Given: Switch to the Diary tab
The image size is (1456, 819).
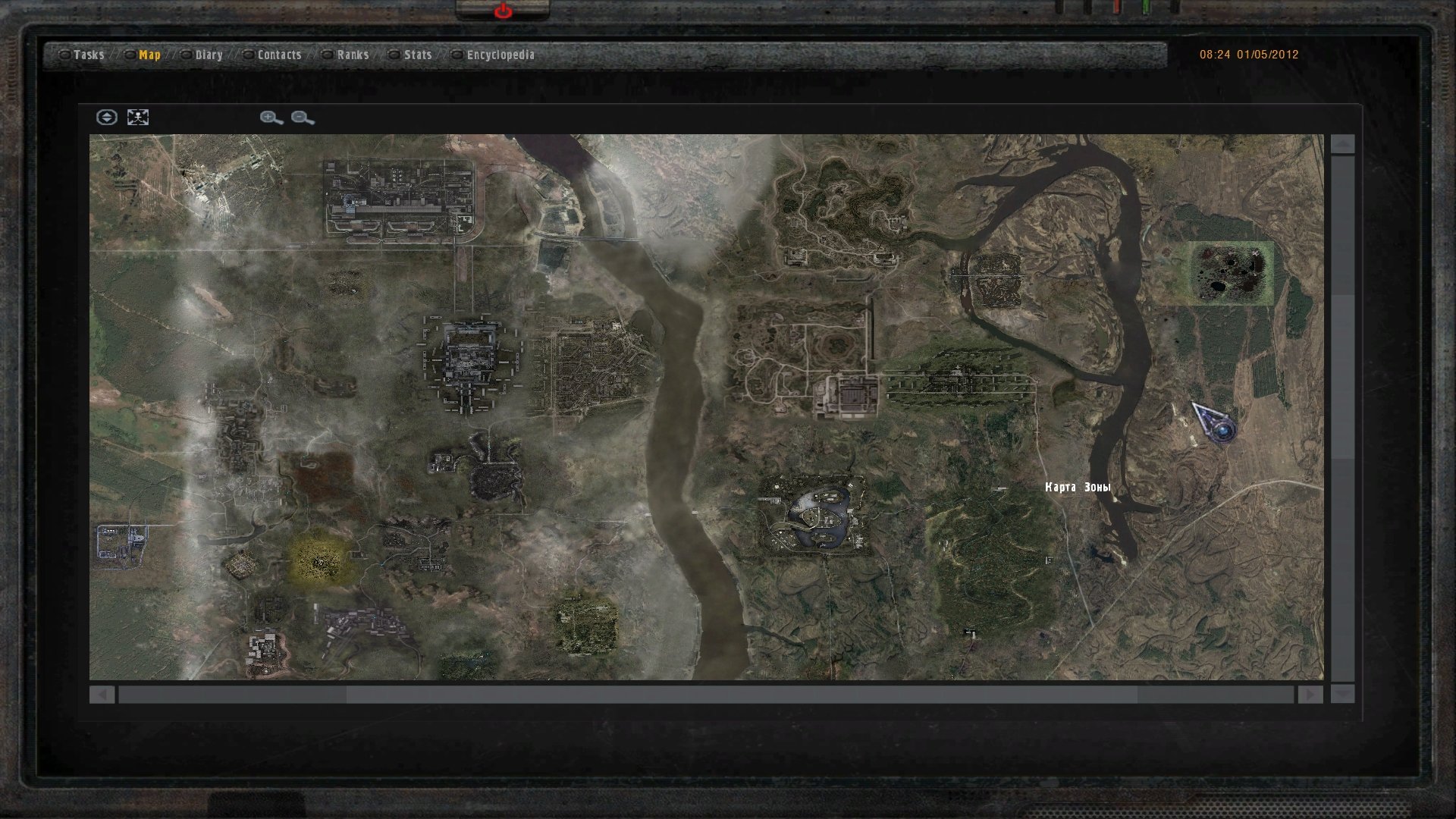Looking at the screenshot, I should 209,55.
